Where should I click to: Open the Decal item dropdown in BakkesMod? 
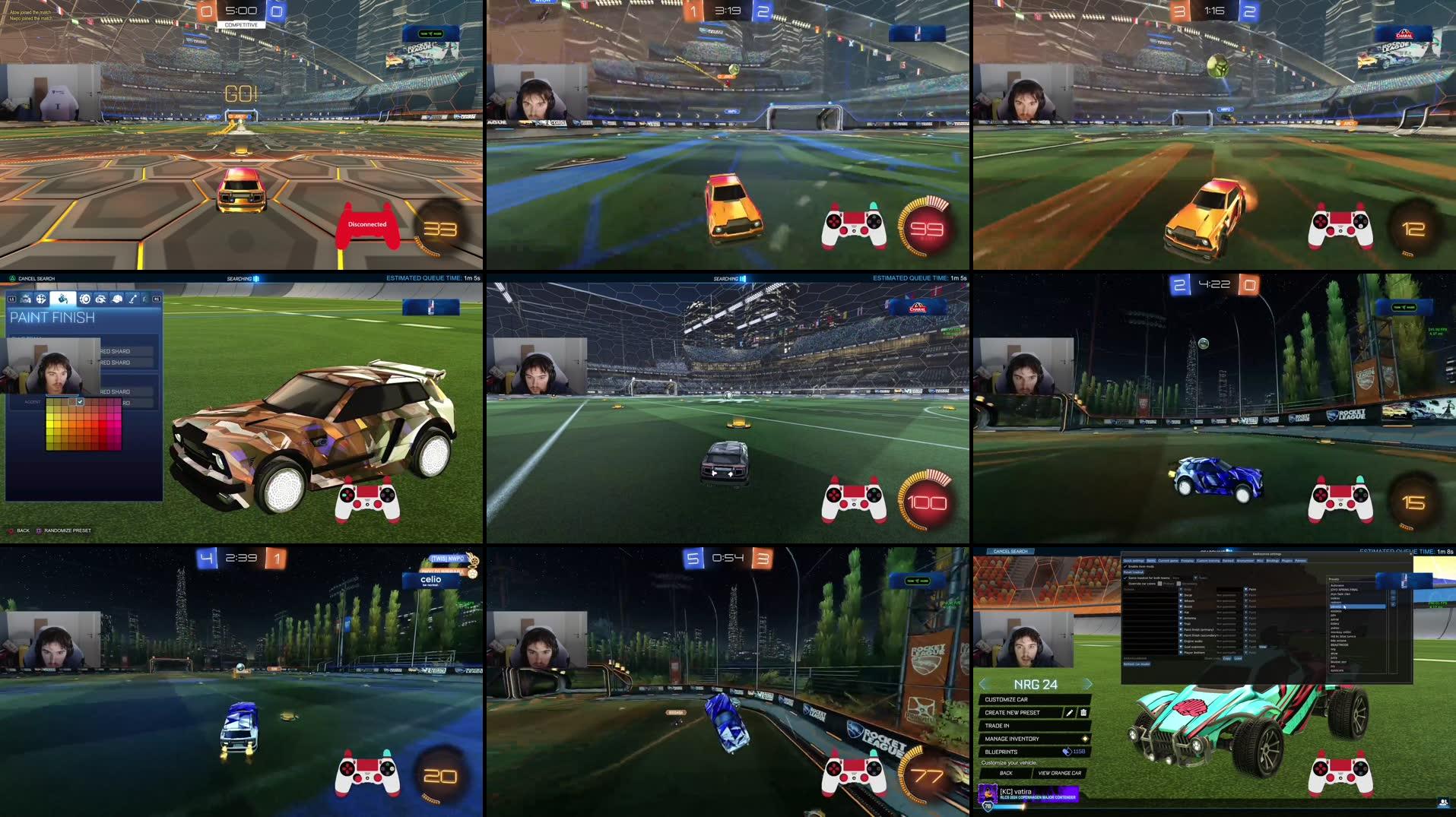pos(1181,594)
